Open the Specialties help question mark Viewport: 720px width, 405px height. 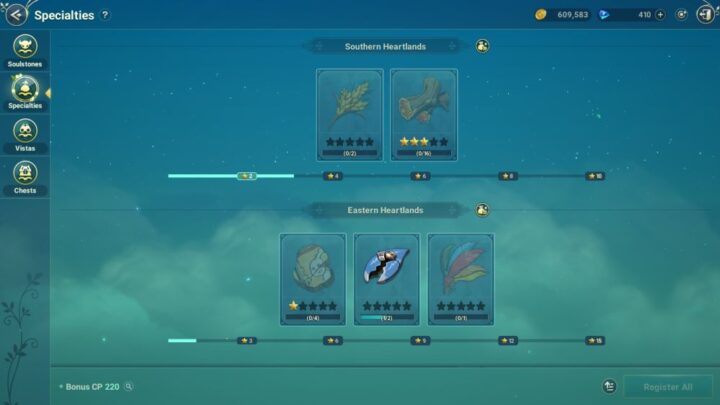pos(105,15)
